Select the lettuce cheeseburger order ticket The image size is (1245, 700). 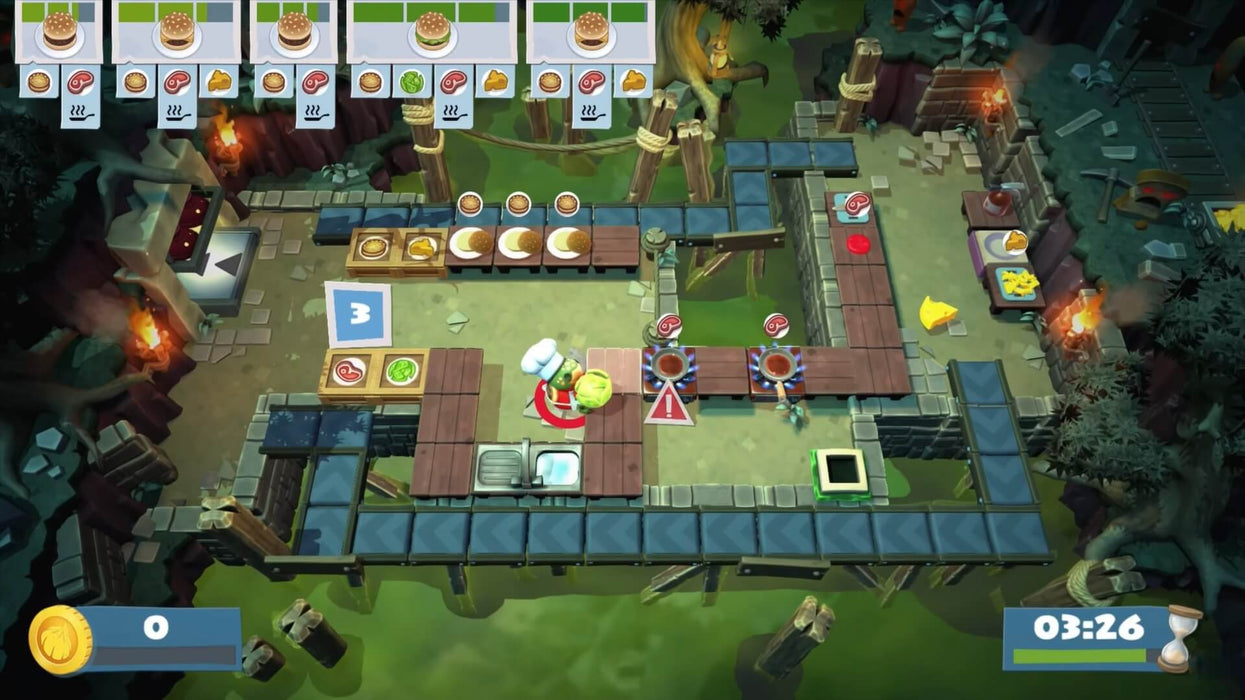click(432, 31)
